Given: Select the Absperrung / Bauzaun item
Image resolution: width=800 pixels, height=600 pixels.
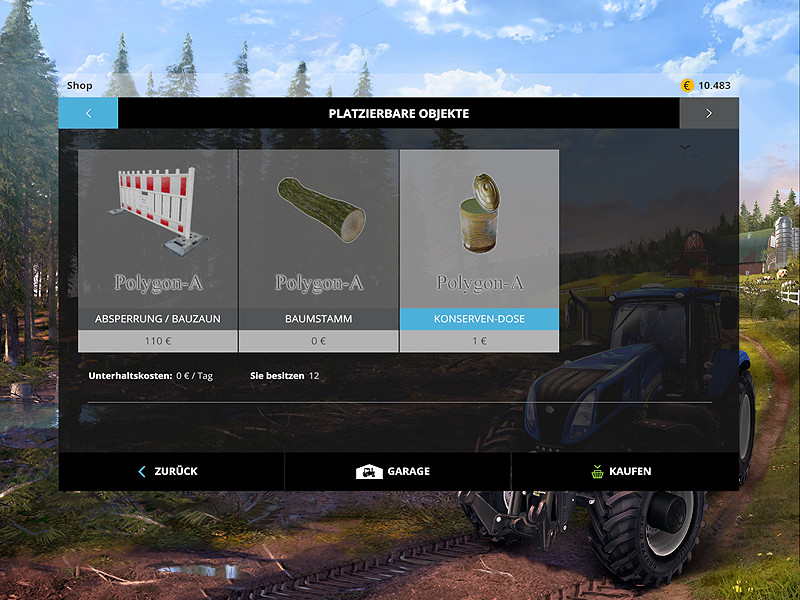Looking at the screenshot, I should (158, 250).
